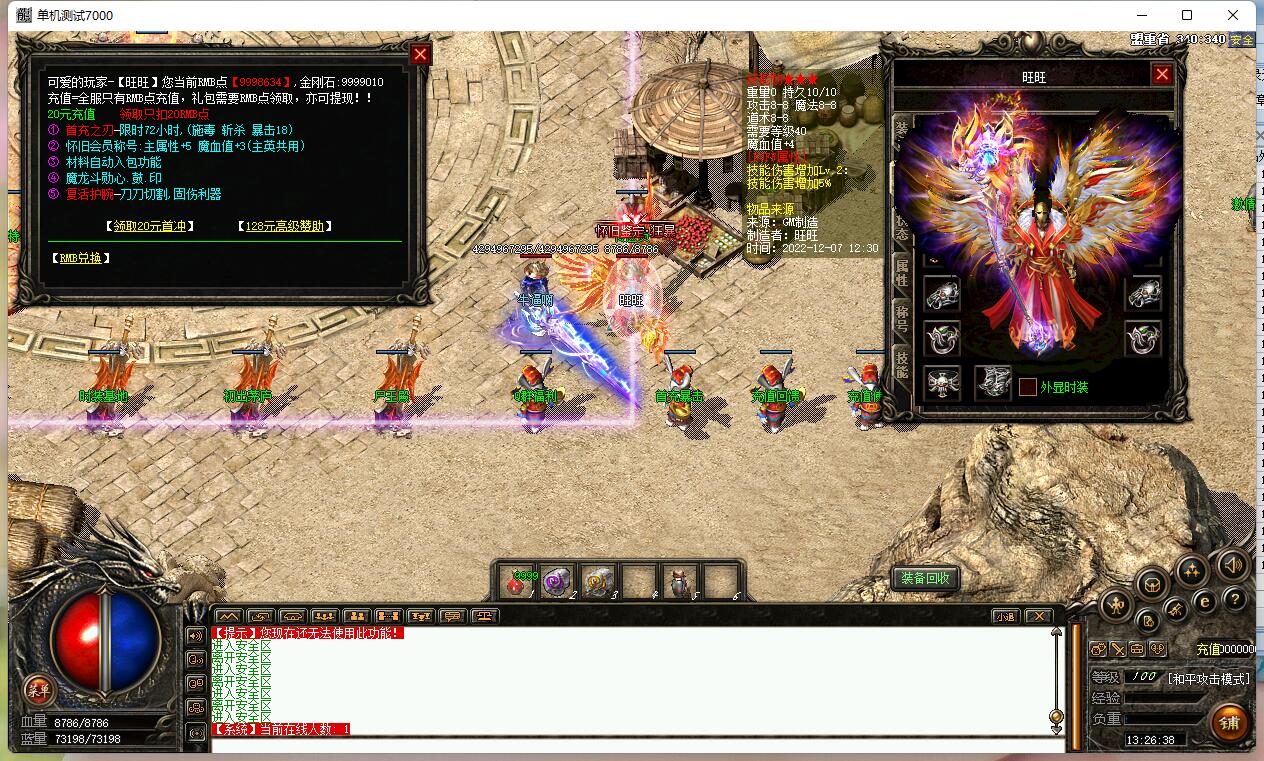The width and height of the screenshot is (1264, 761).
Task: Use the purple swirl stone in hotbar slot 2
Action: click(x=556, y=582)
